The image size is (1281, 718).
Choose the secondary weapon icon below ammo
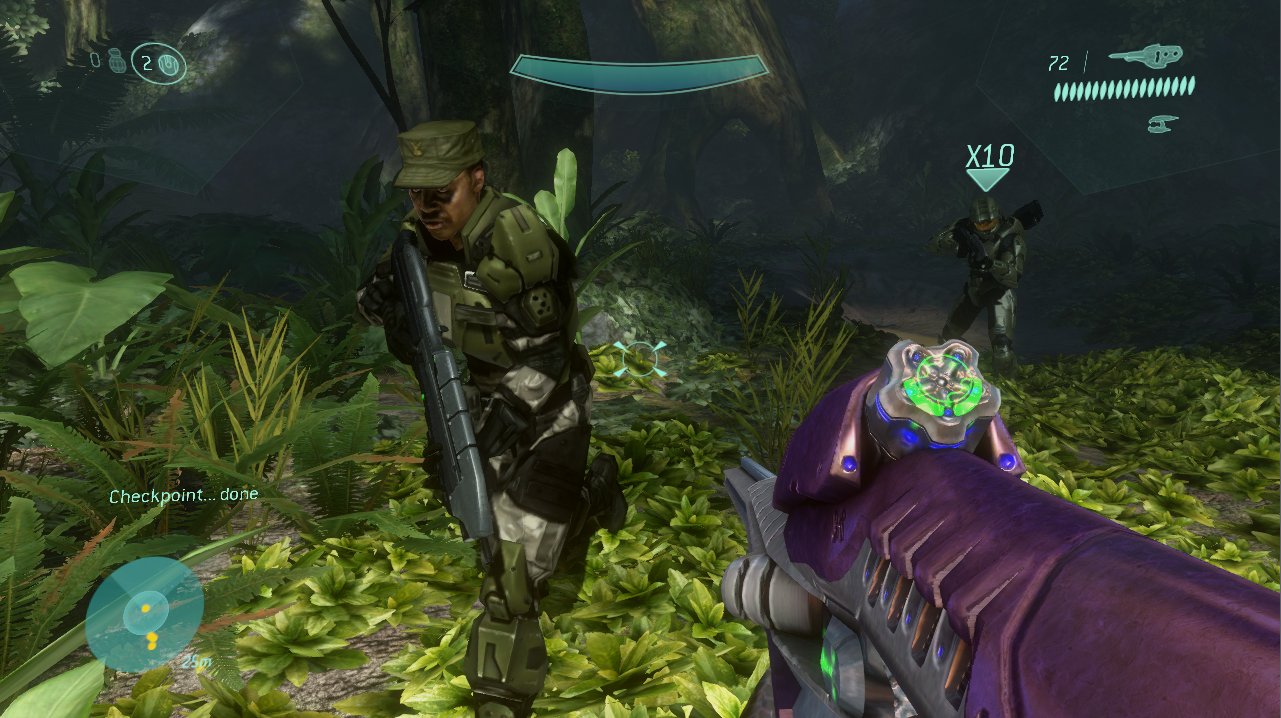coord(1163,123)
